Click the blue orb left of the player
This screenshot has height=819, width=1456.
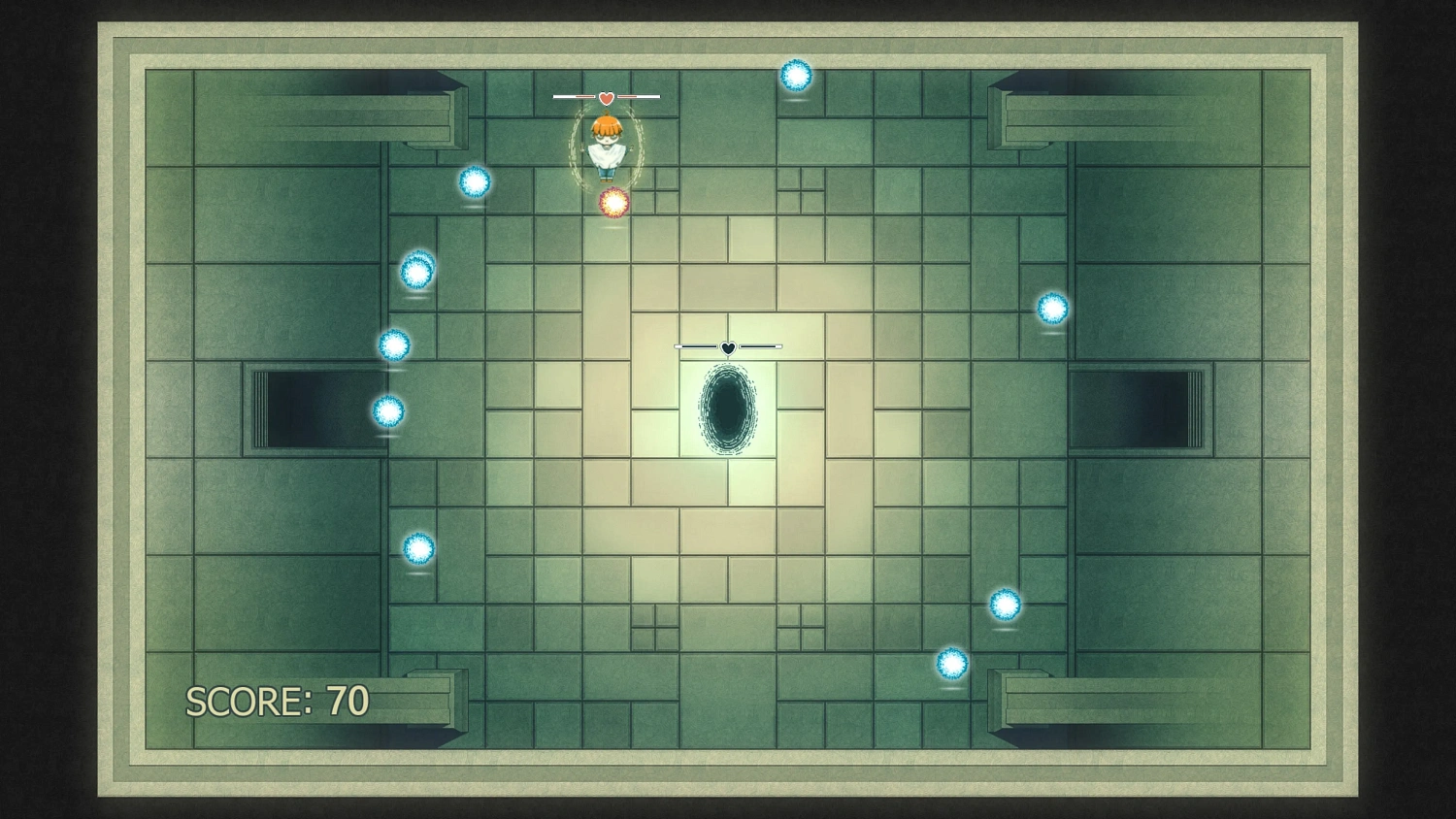tap(475, 182)
